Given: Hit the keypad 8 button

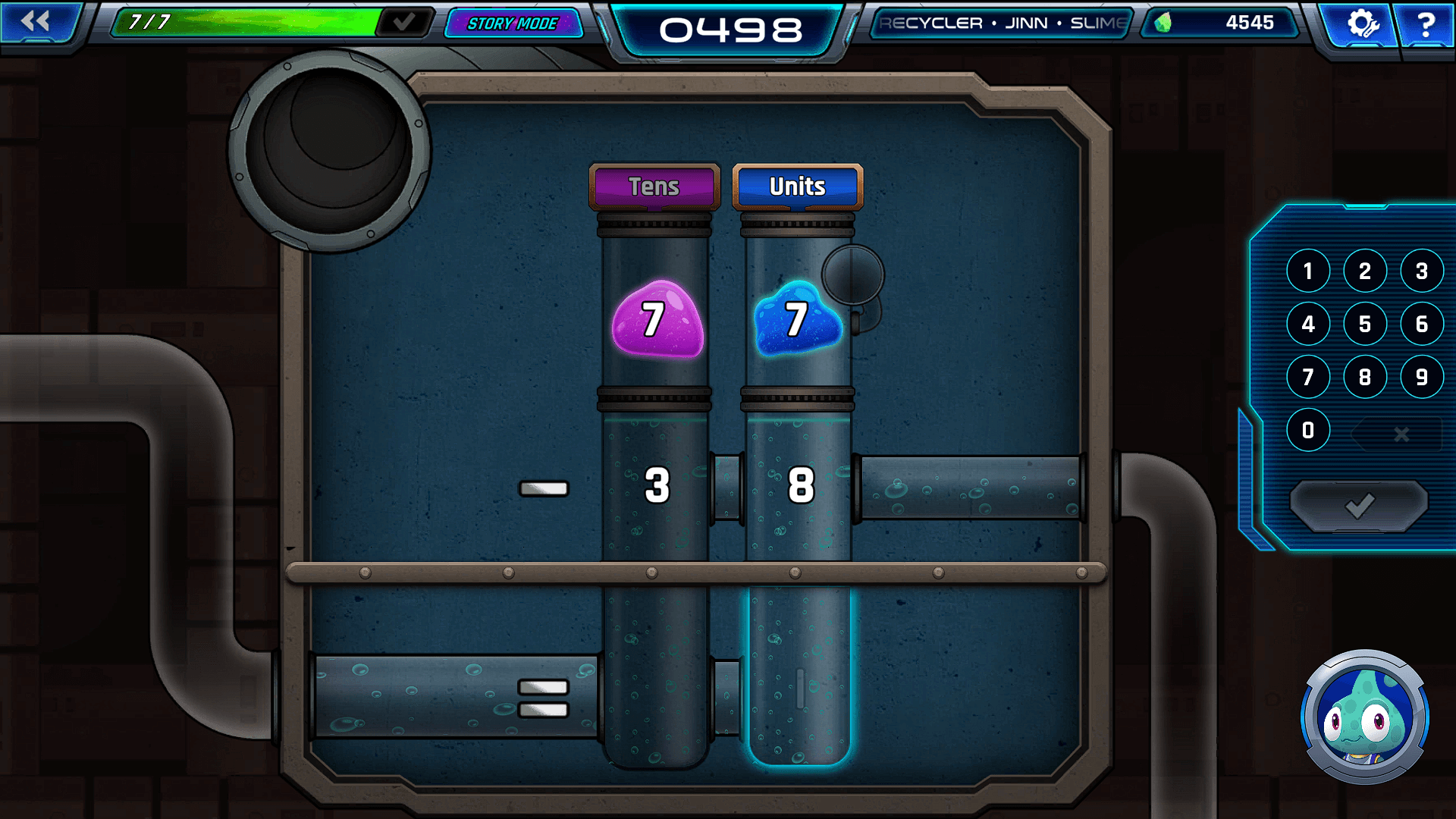Looking at the screenshot, I should [1365, 377].
